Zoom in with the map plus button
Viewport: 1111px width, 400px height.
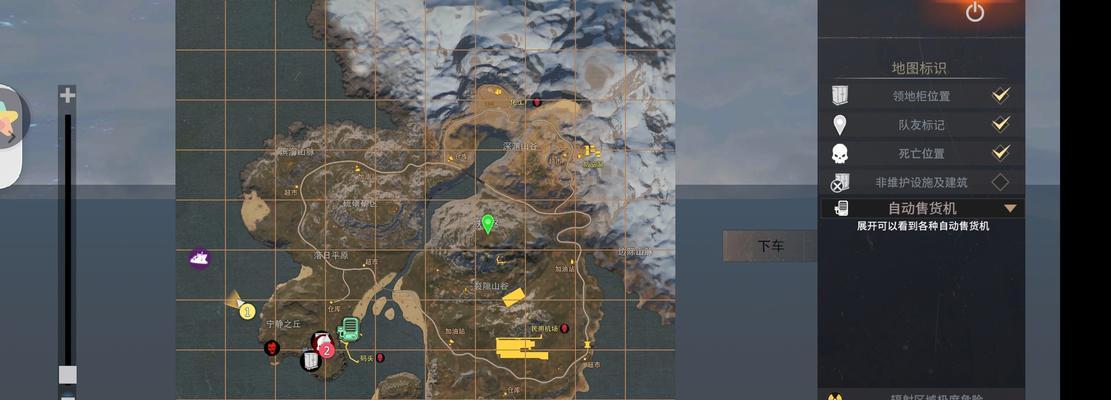coord(67,96)
